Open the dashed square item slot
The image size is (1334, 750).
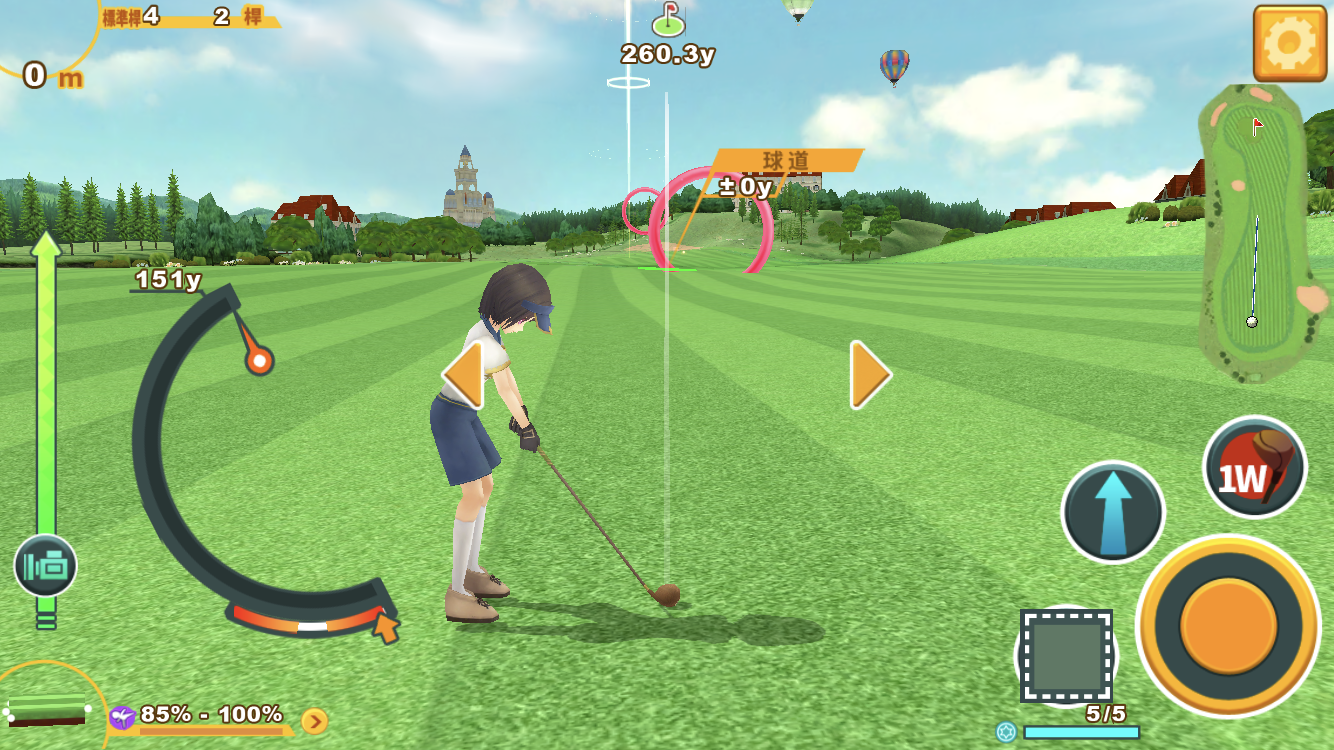click(x=1066, y=656)
